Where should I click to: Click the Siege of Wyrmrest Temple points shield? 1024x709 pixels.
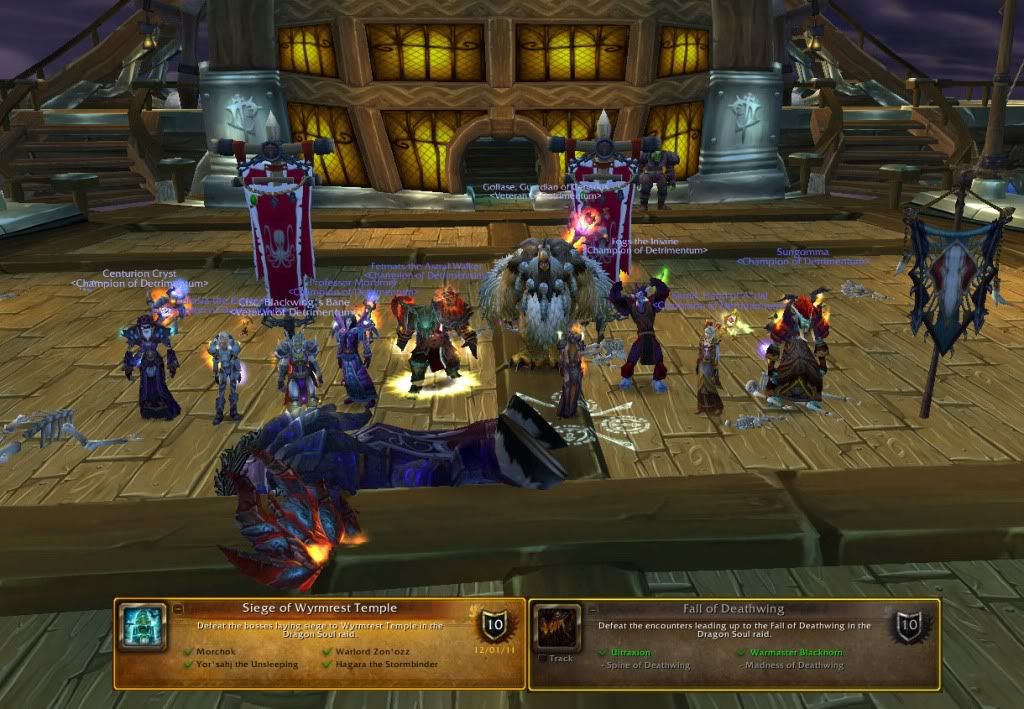[x=493, y=626]
